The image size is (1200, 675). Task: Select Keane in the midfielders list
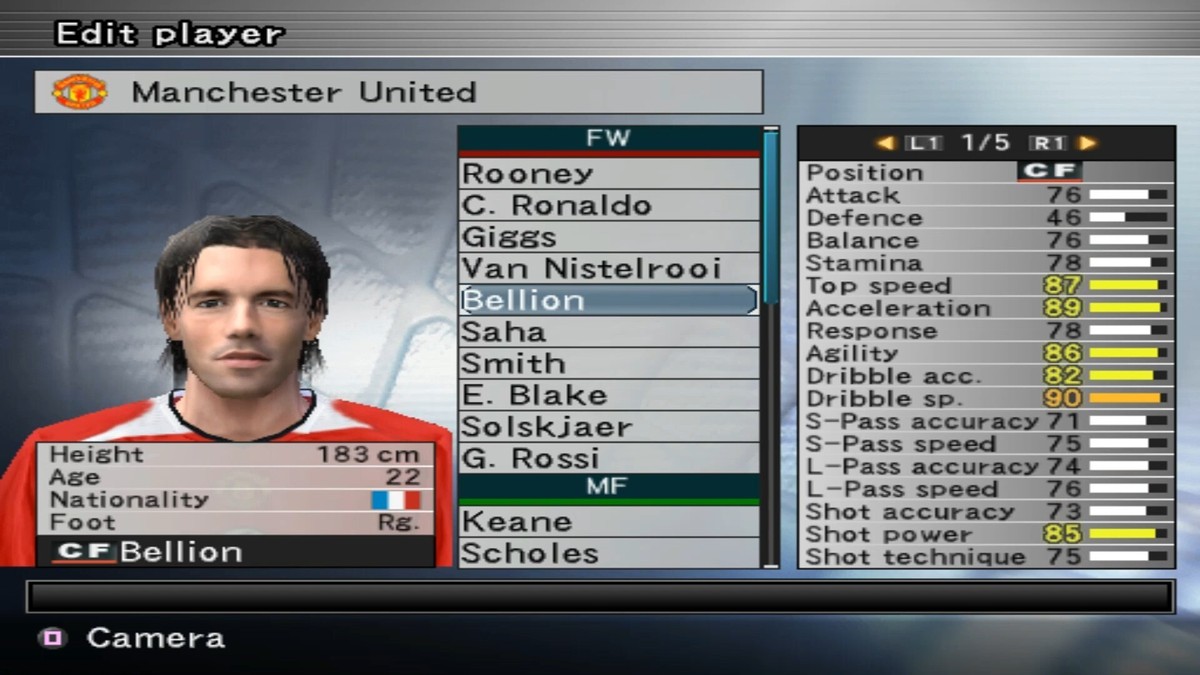point(608,522)
